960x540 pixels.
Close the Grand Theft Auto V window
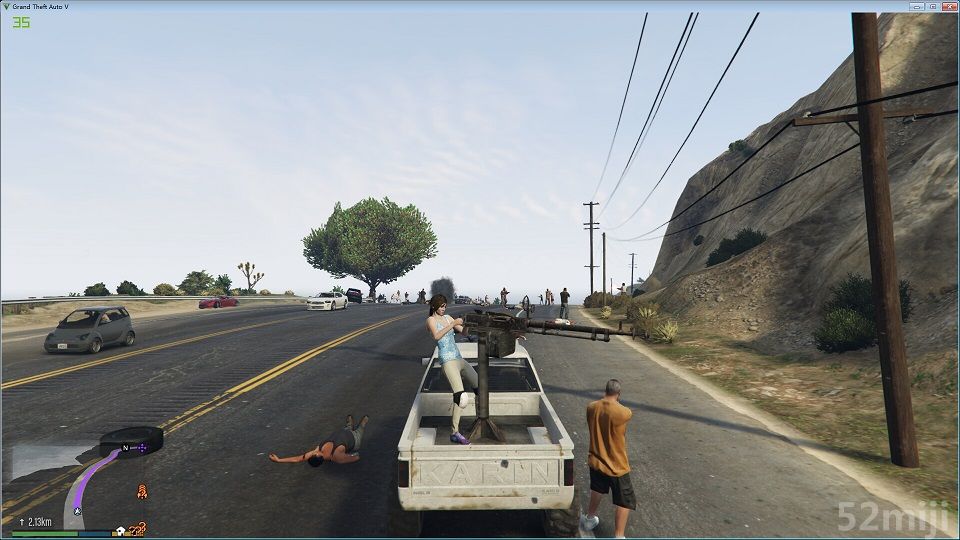[948, 5]
